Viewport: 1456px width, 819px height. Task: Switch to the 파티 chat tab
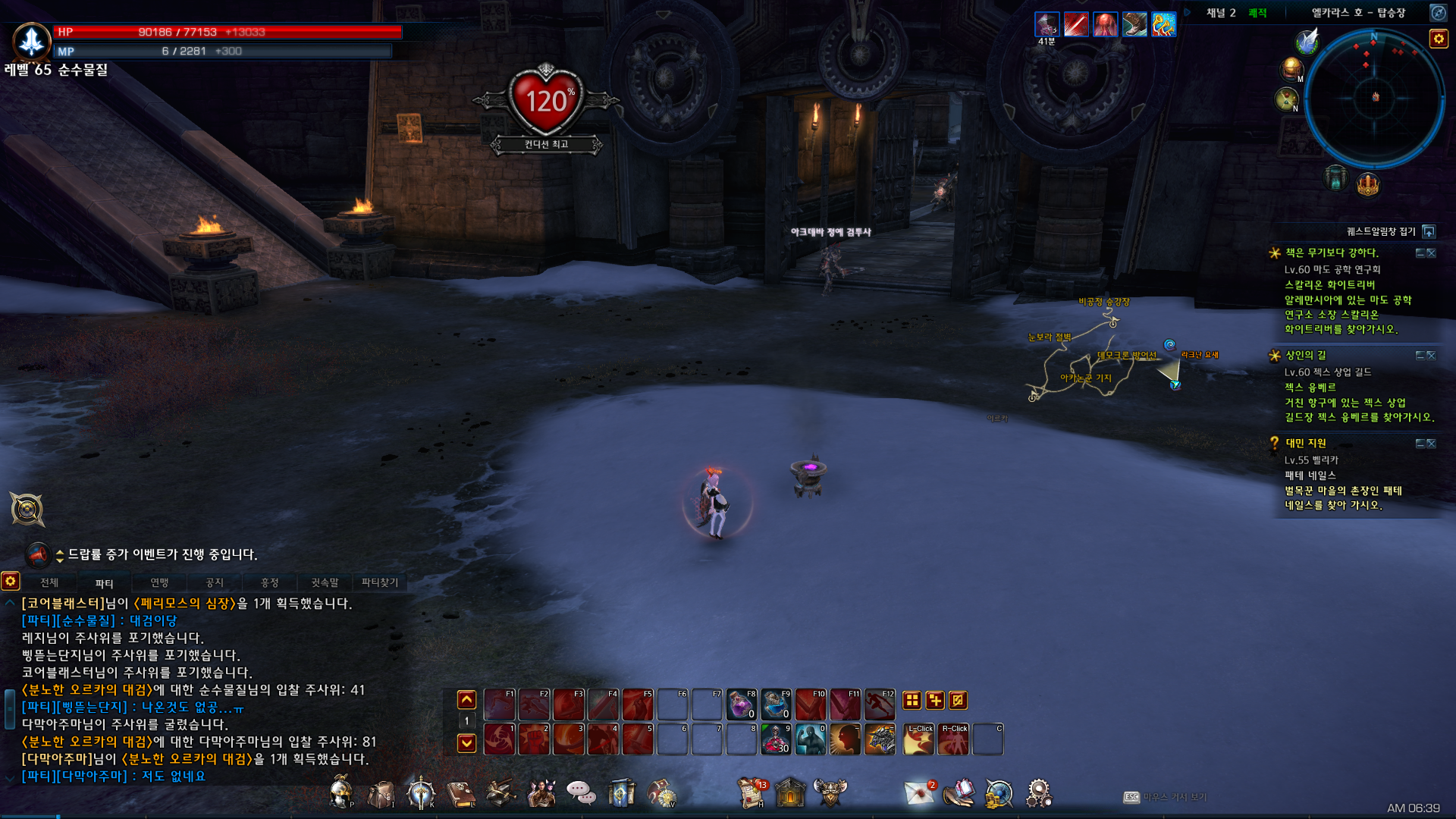pyautogui.click(x=104, y=583)
